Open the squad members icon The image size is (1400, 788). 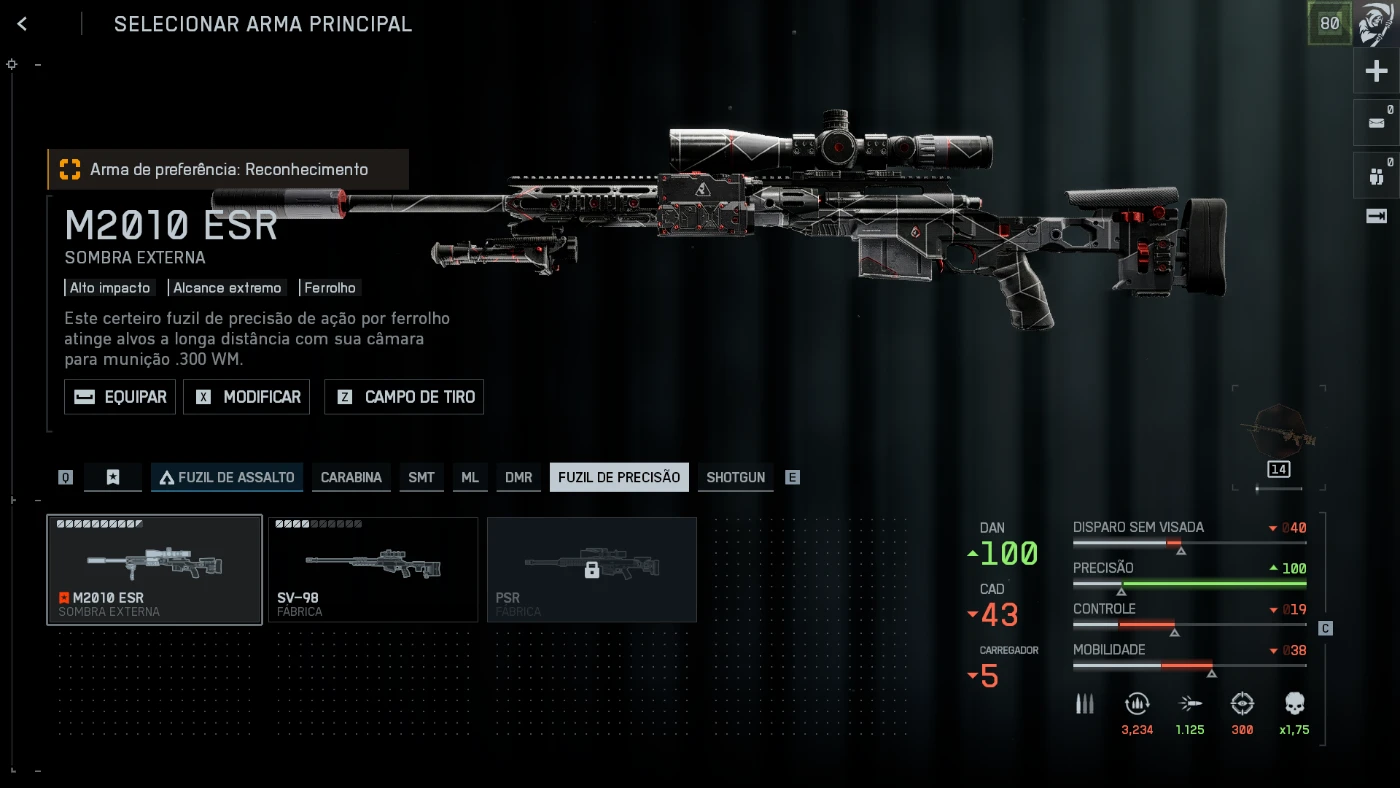coord(1377,176)
